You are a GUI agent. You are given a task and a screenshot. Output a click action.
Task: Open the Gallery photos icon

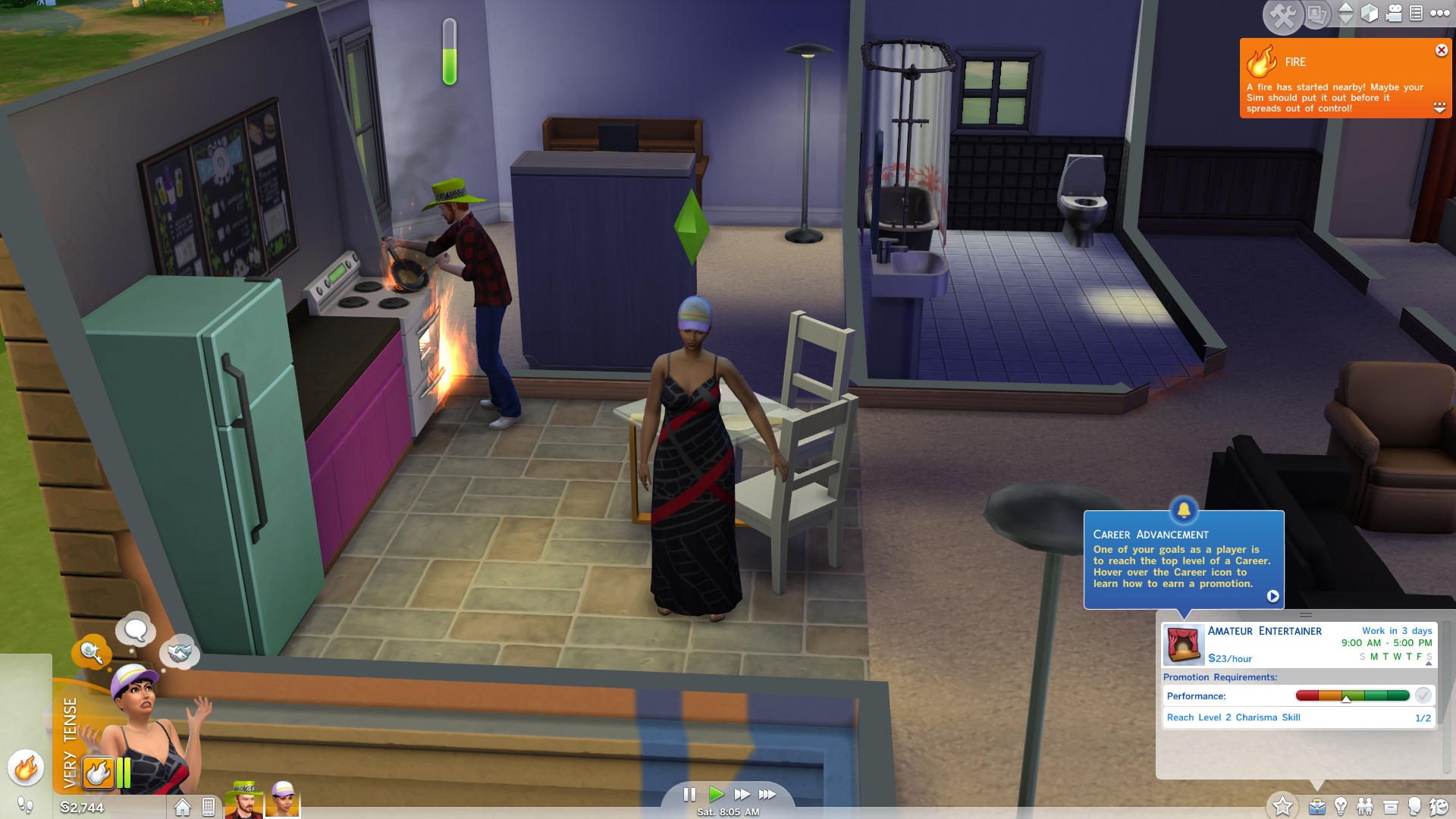point(1317,15)
